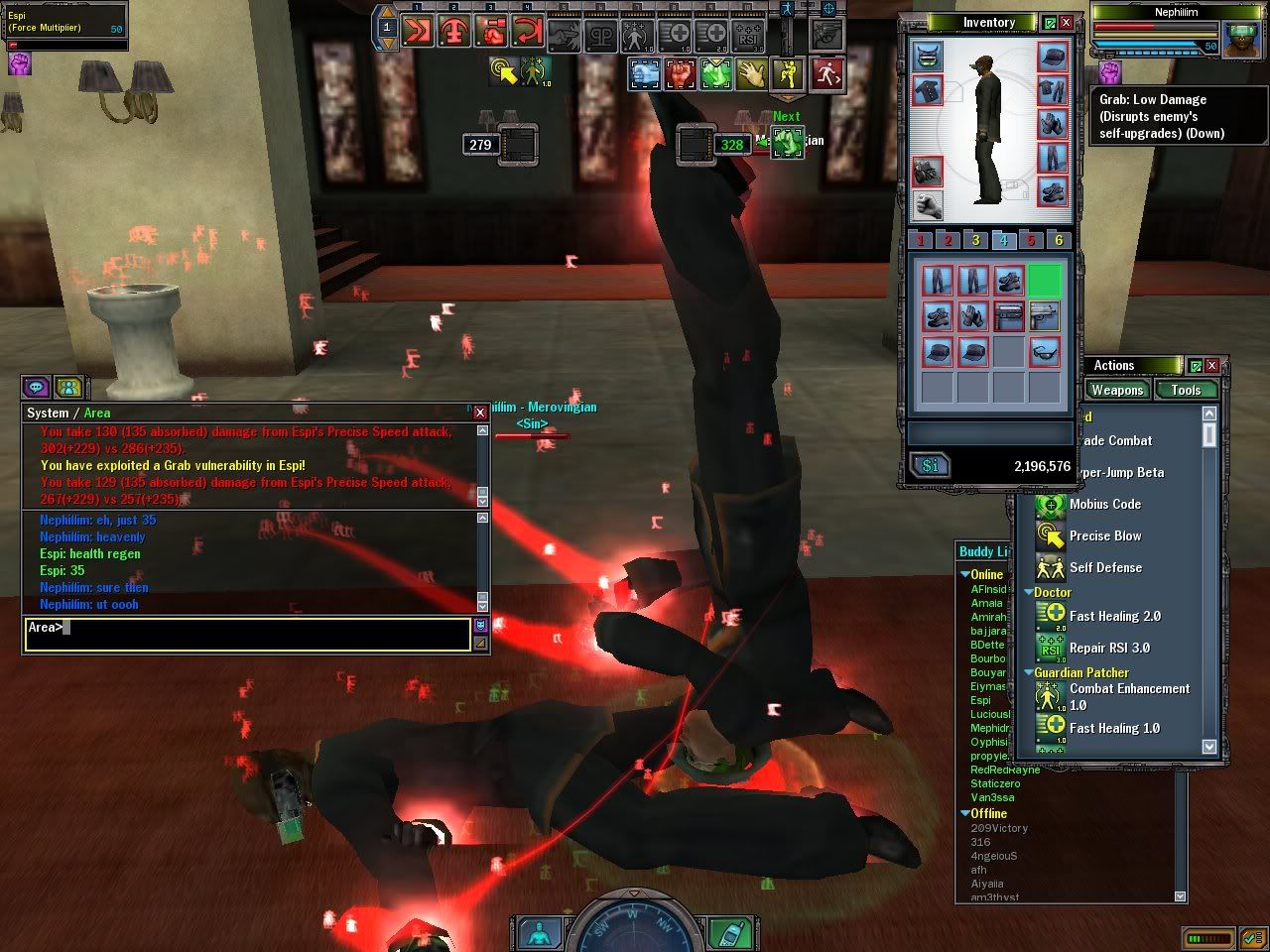Close the Inventory window
Screen dimensions: 1270x952
click(1067, 22)
